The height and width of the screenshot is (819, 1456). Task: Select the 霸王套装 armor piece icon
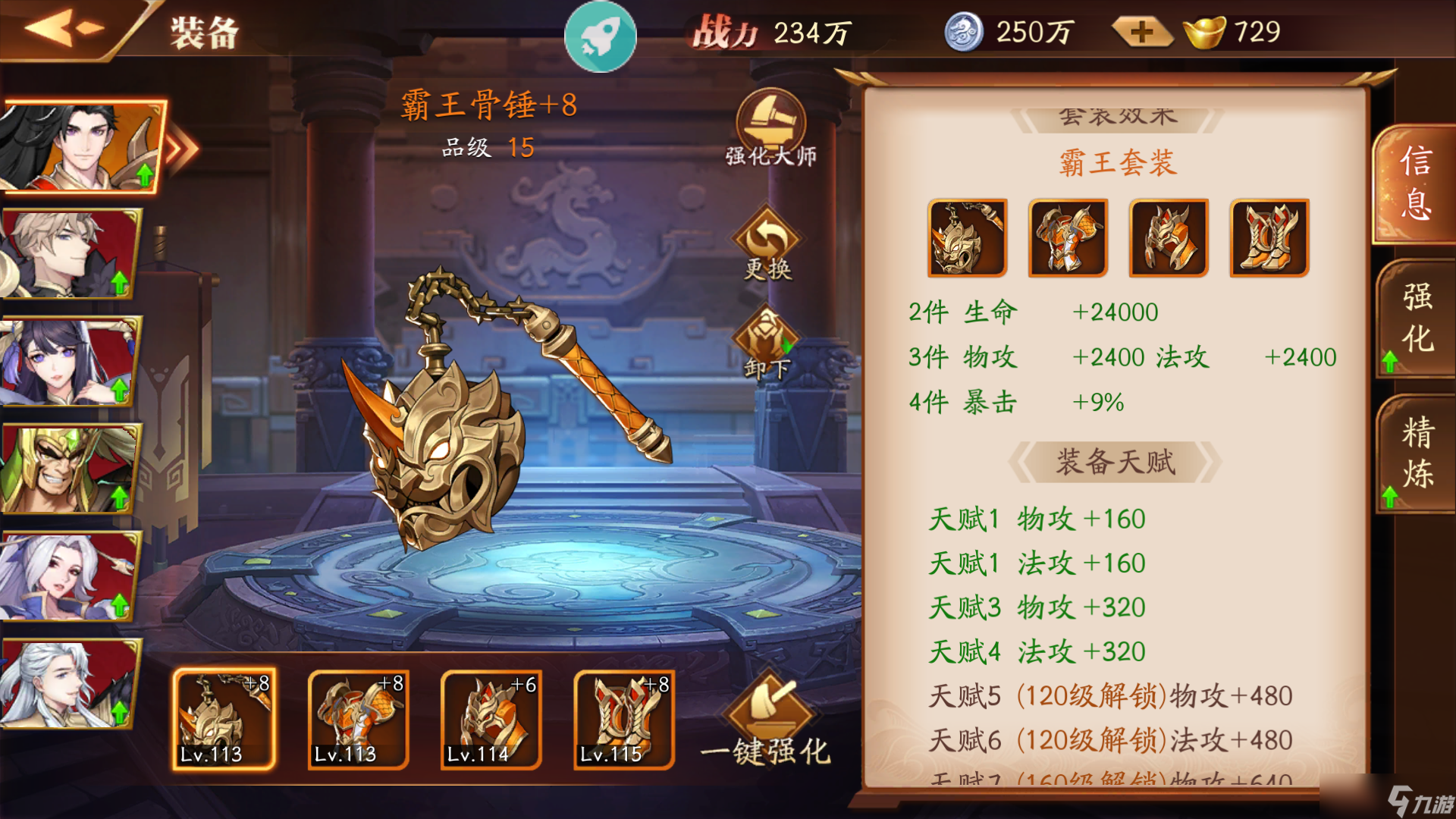(1067, 237)
